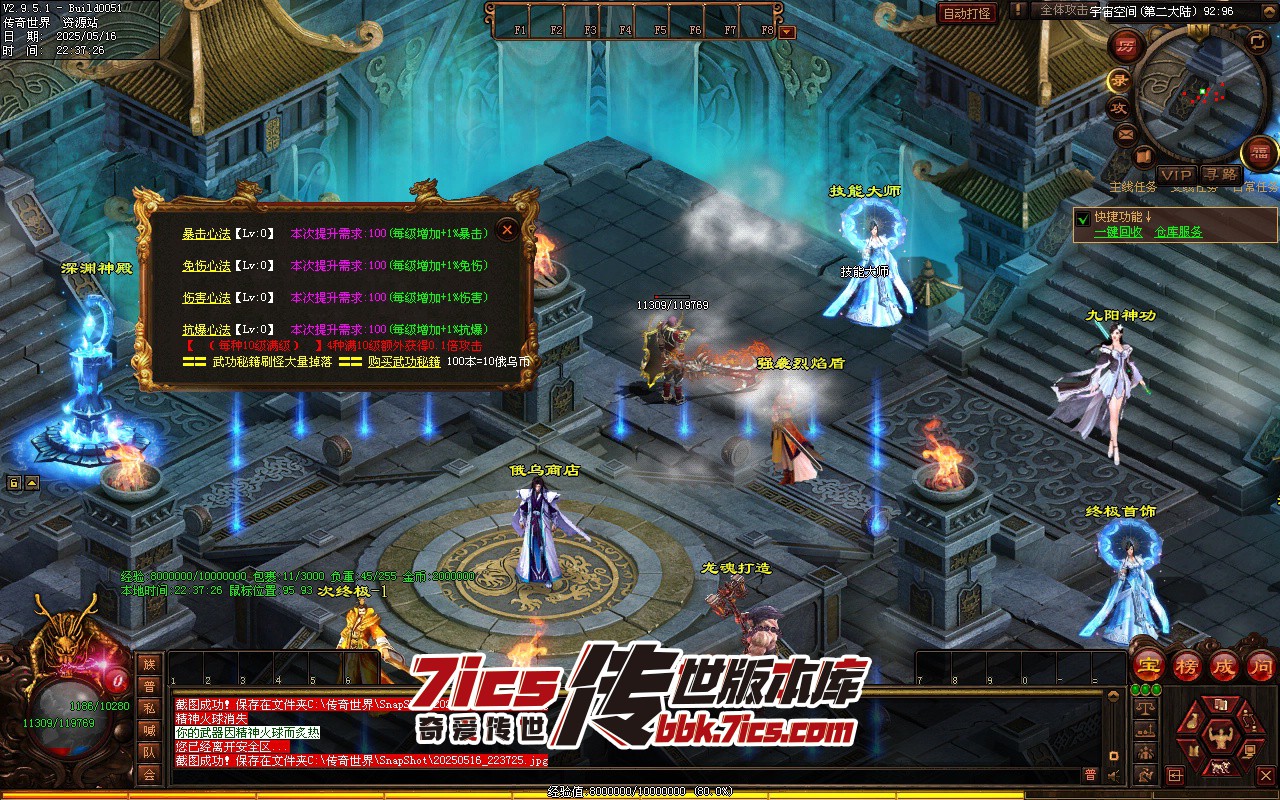This screenshot has width=1280, height=800.
Task: Open 仓库服务 warehouse service
Action: click(1178, 232)
